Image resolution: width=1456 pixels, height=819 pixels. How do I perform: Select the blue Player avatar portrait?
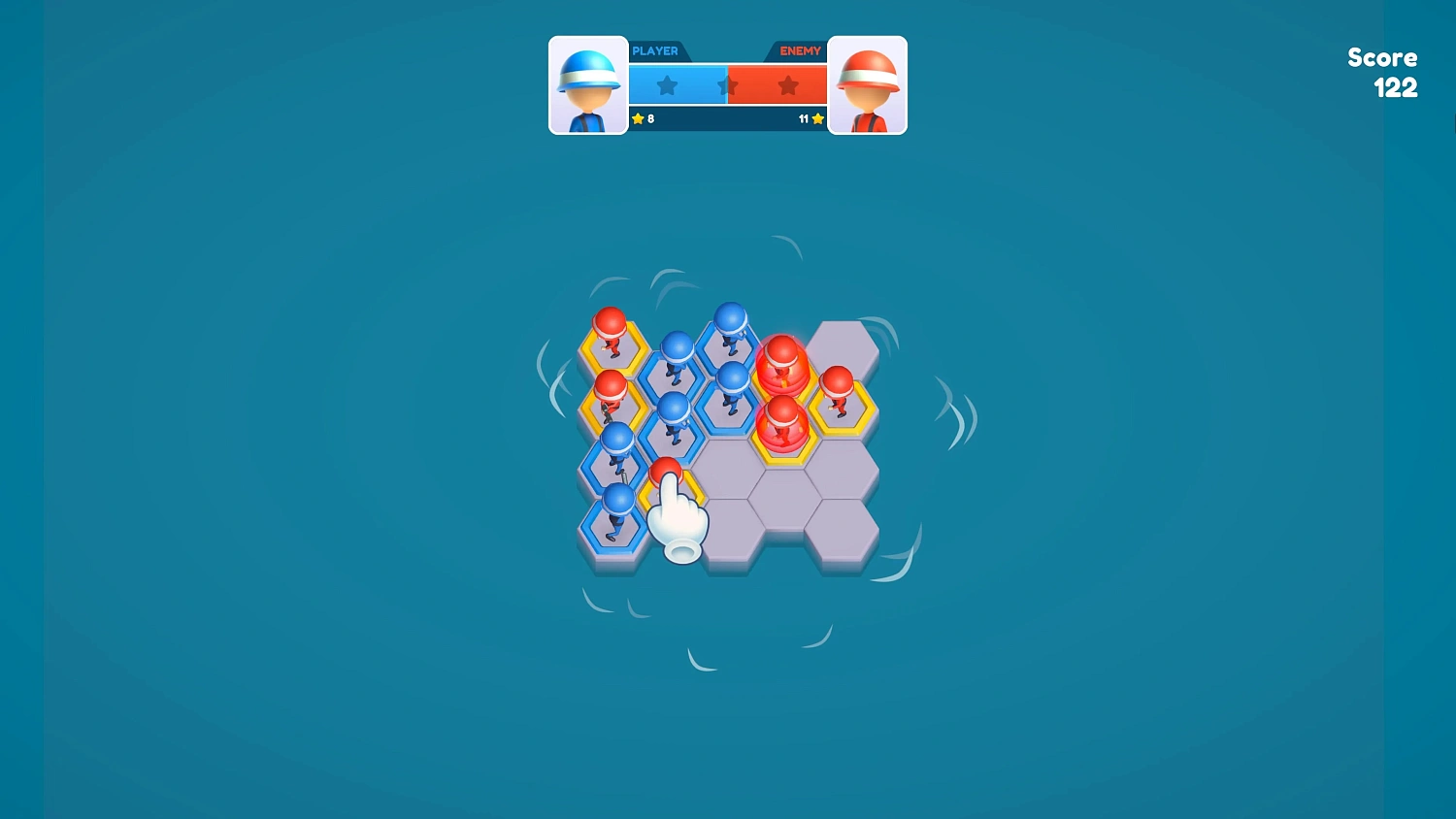(x=588, y=85)
